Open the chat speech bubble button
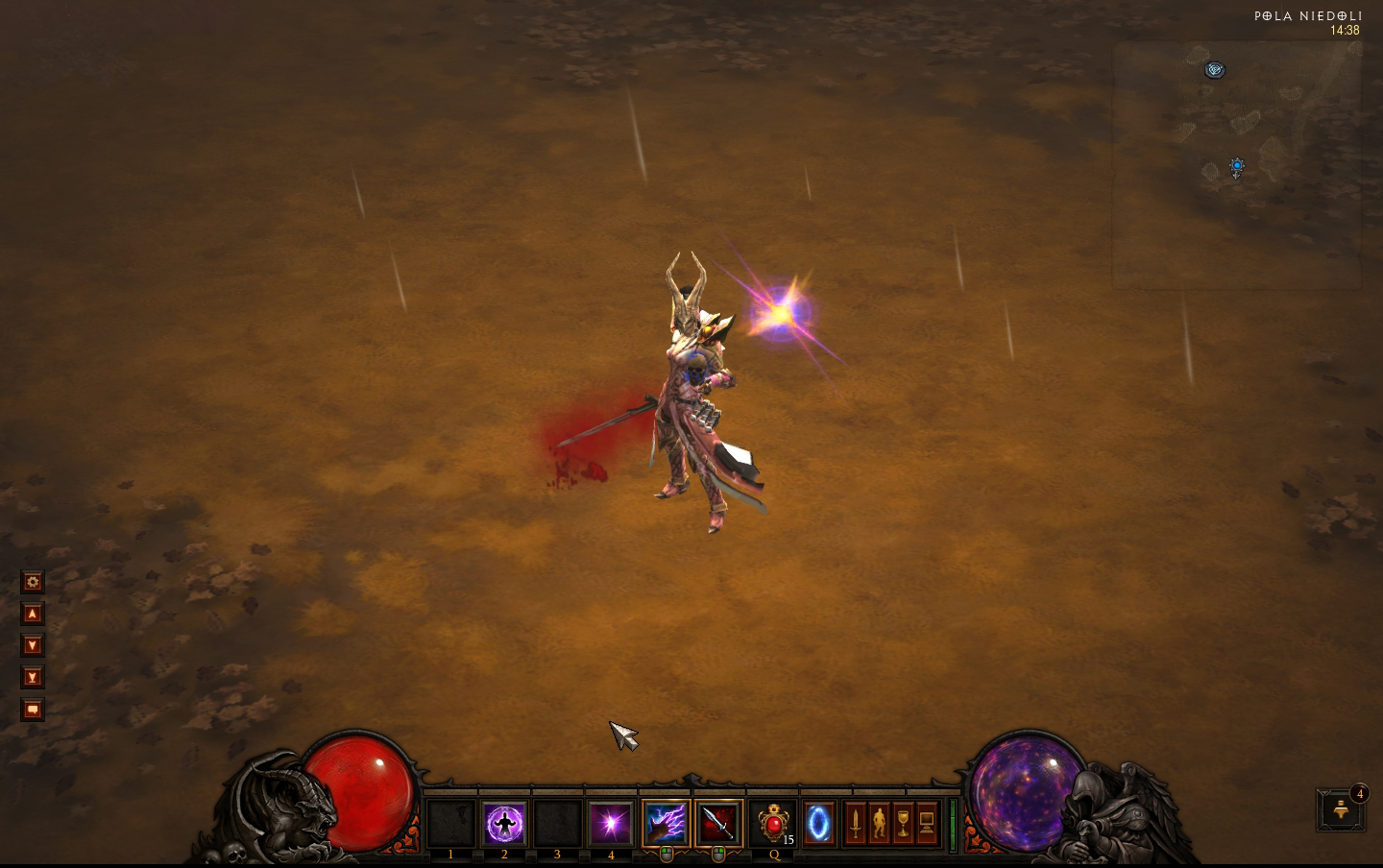This screenshot has height=868, width=1383. click(x=33, y=710)
